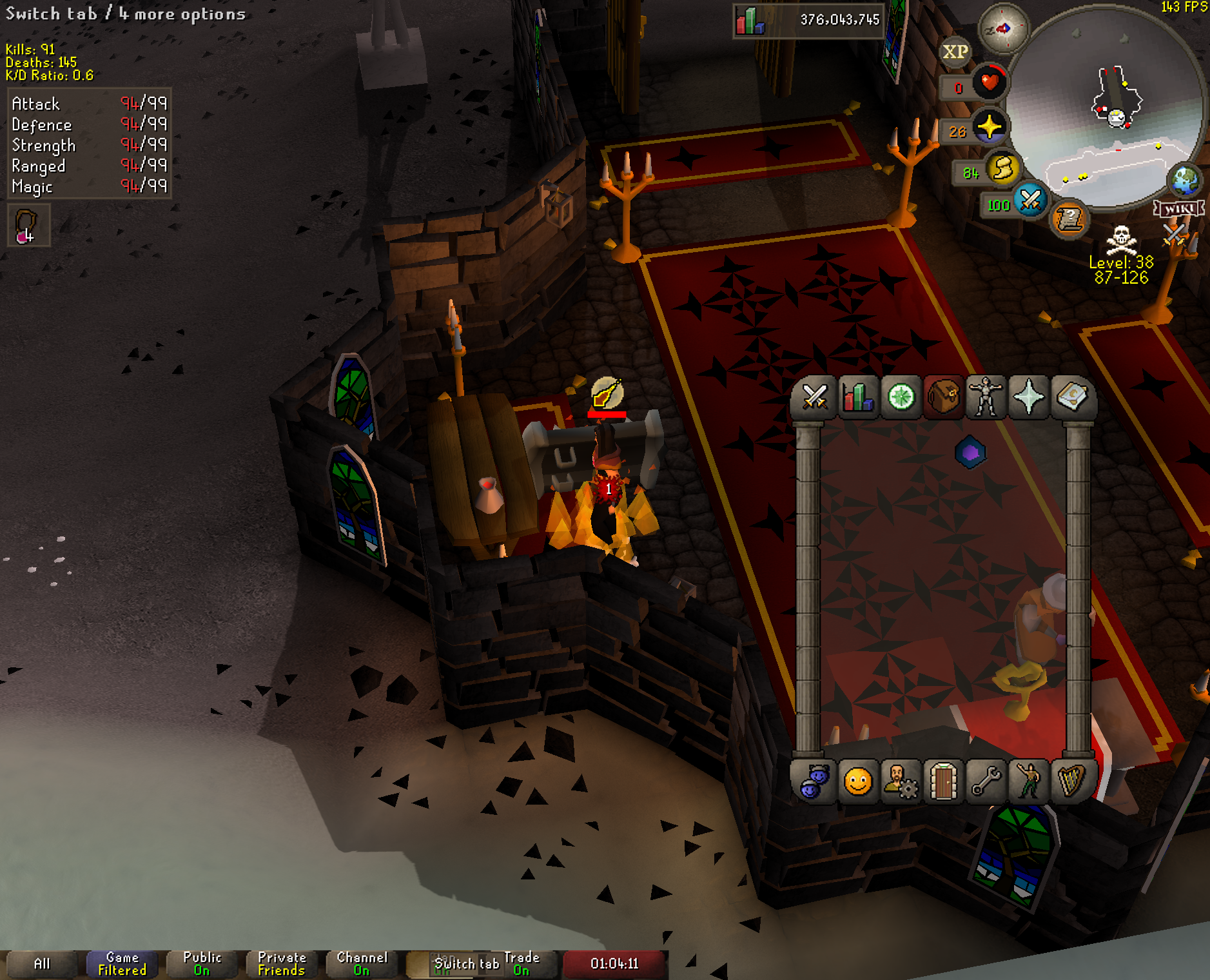Open the wrench Settings tab
The height and width of the screenshot is (980, 1210).
986,782
